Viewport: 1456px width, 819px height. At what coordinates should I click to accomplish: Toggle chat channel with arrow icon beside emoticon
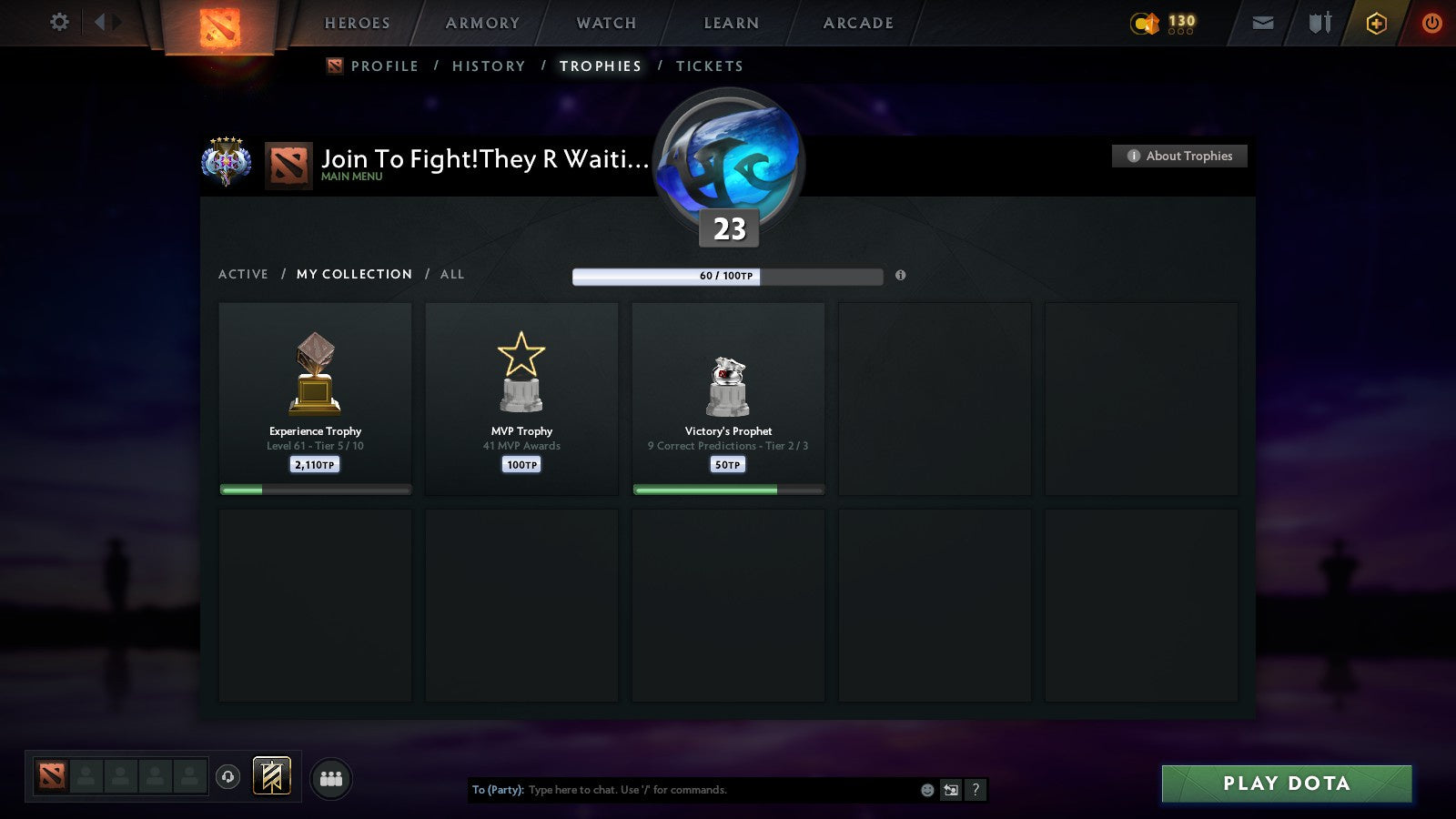point(949,790)
